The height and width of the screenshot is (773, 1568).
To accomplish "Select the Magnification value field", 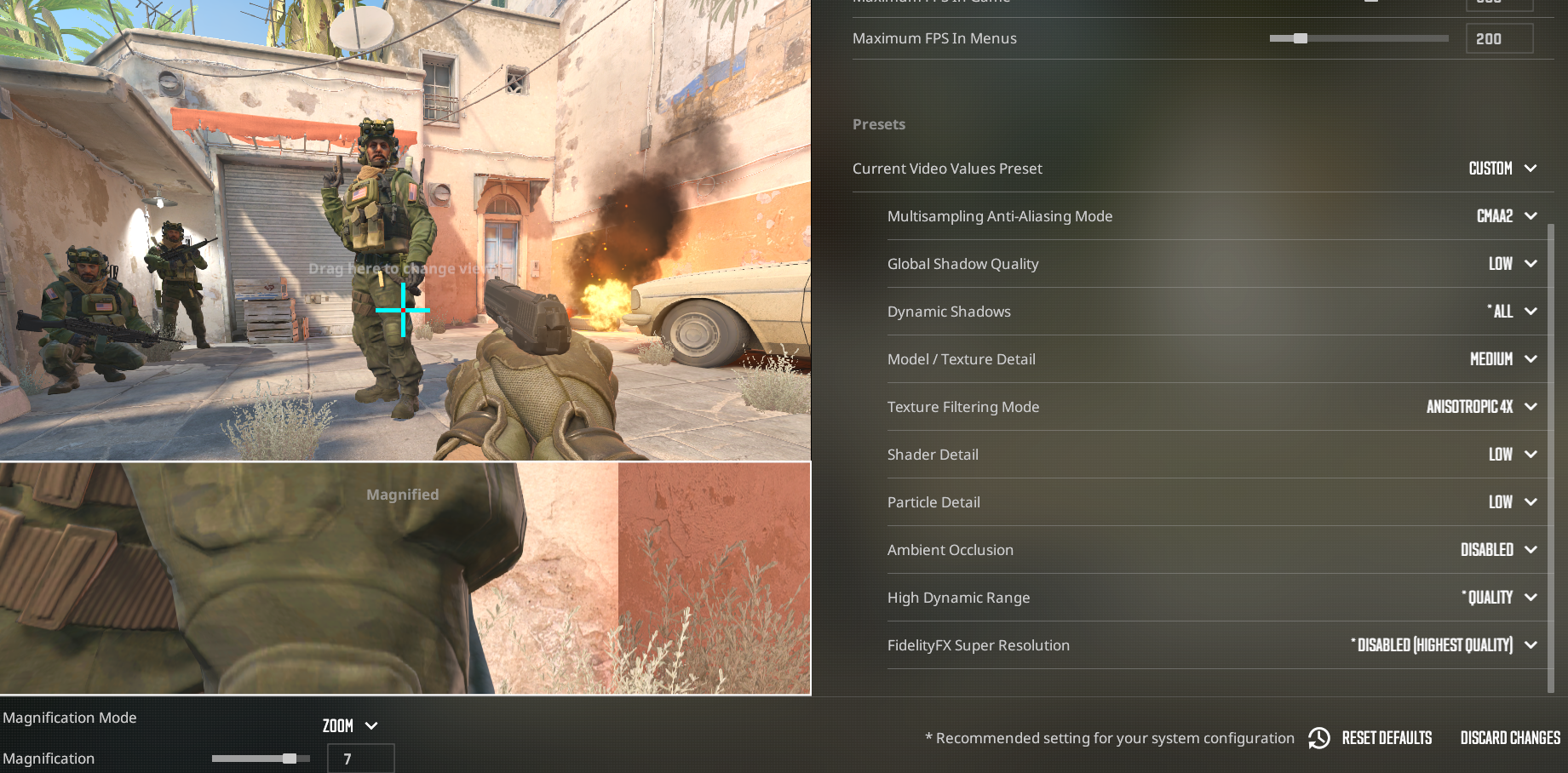I will coord(360,759).
